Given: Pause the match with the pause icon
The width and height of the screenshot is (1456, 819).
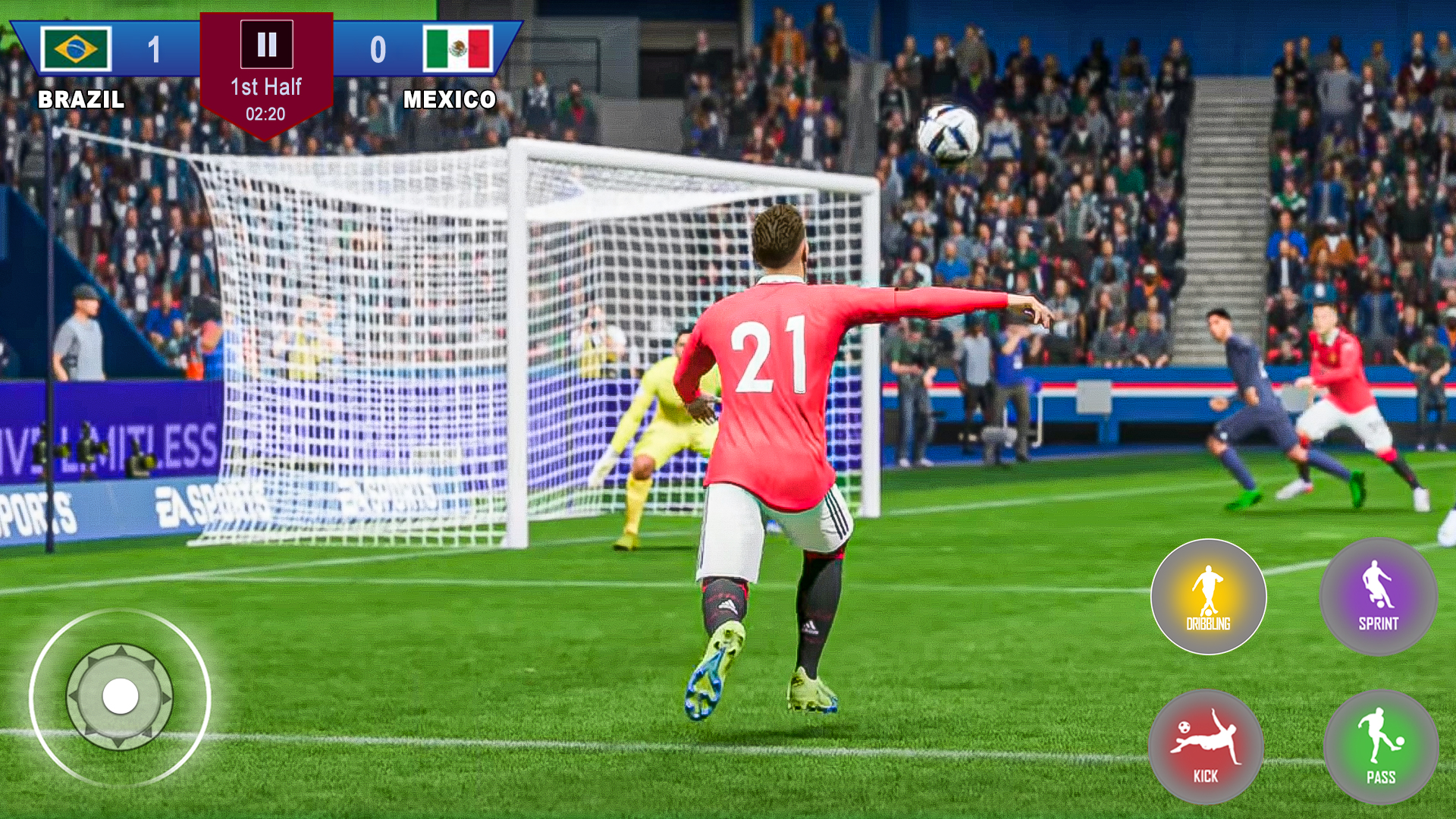Looking at the screenshot, I should (x=265, y=44).
